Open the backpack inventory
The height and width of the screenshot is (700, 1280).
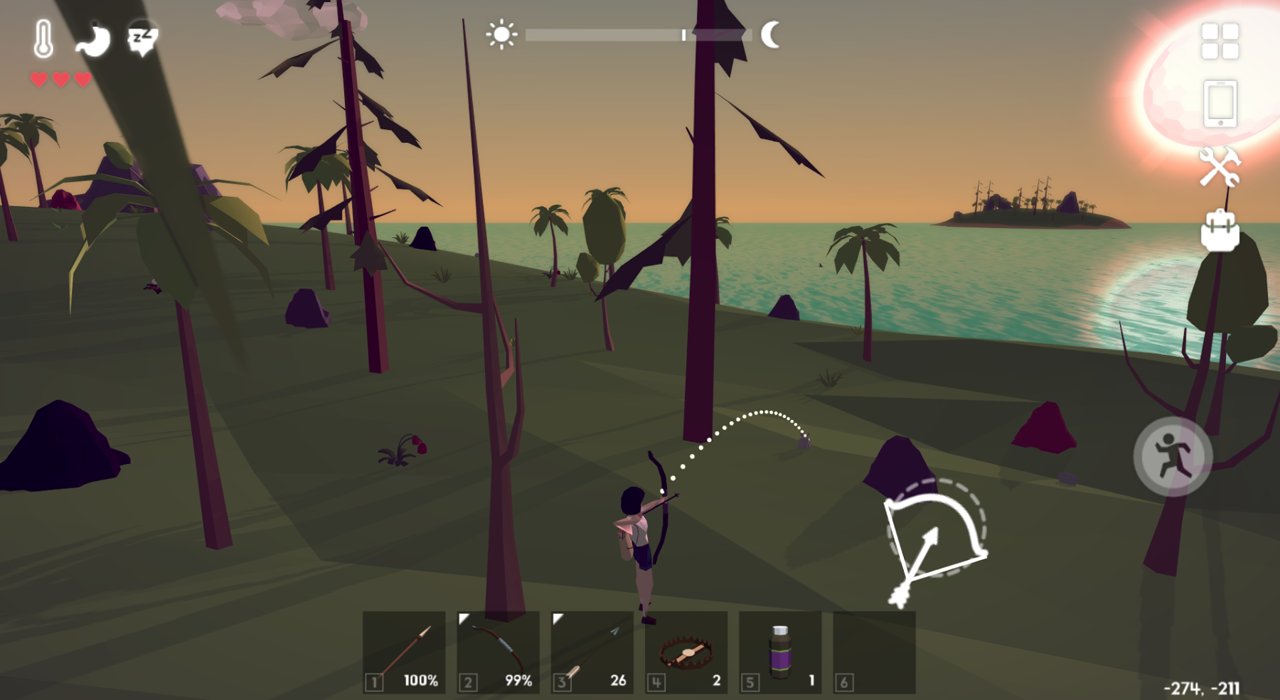point(1220,229)
